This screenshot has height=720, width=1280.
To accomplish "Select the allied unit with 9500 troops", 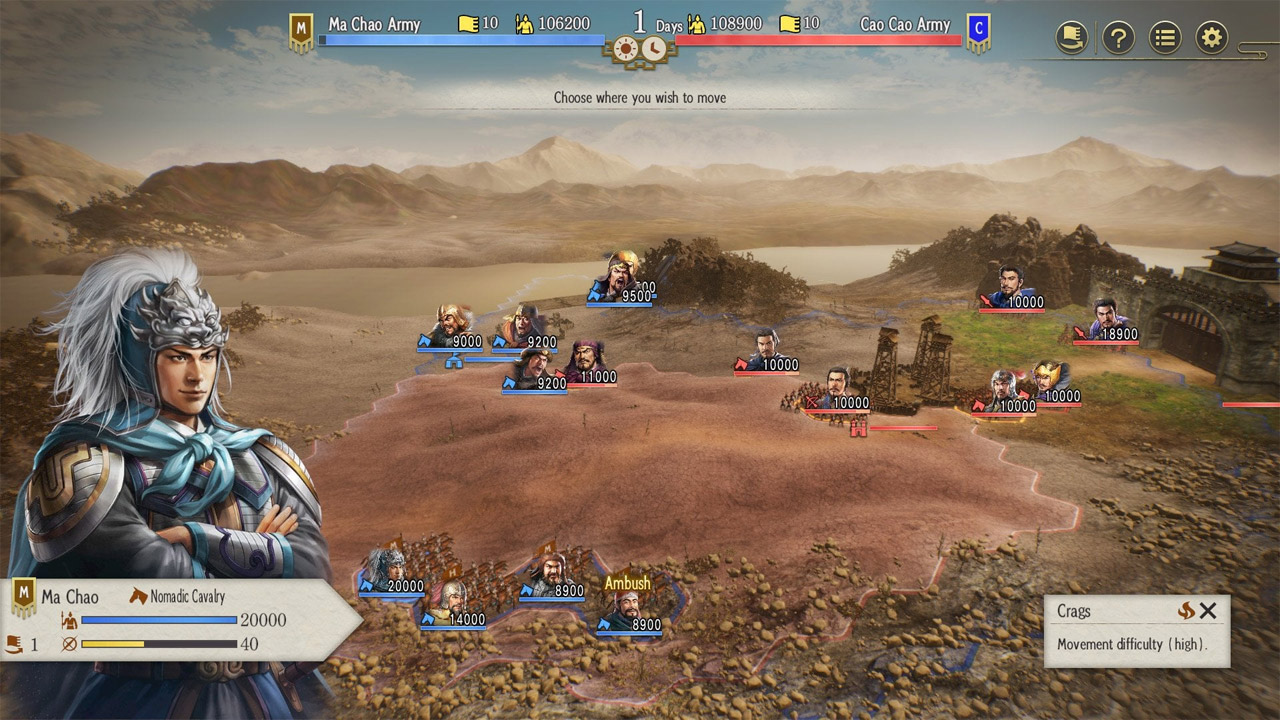I will [x=622, y=277].
